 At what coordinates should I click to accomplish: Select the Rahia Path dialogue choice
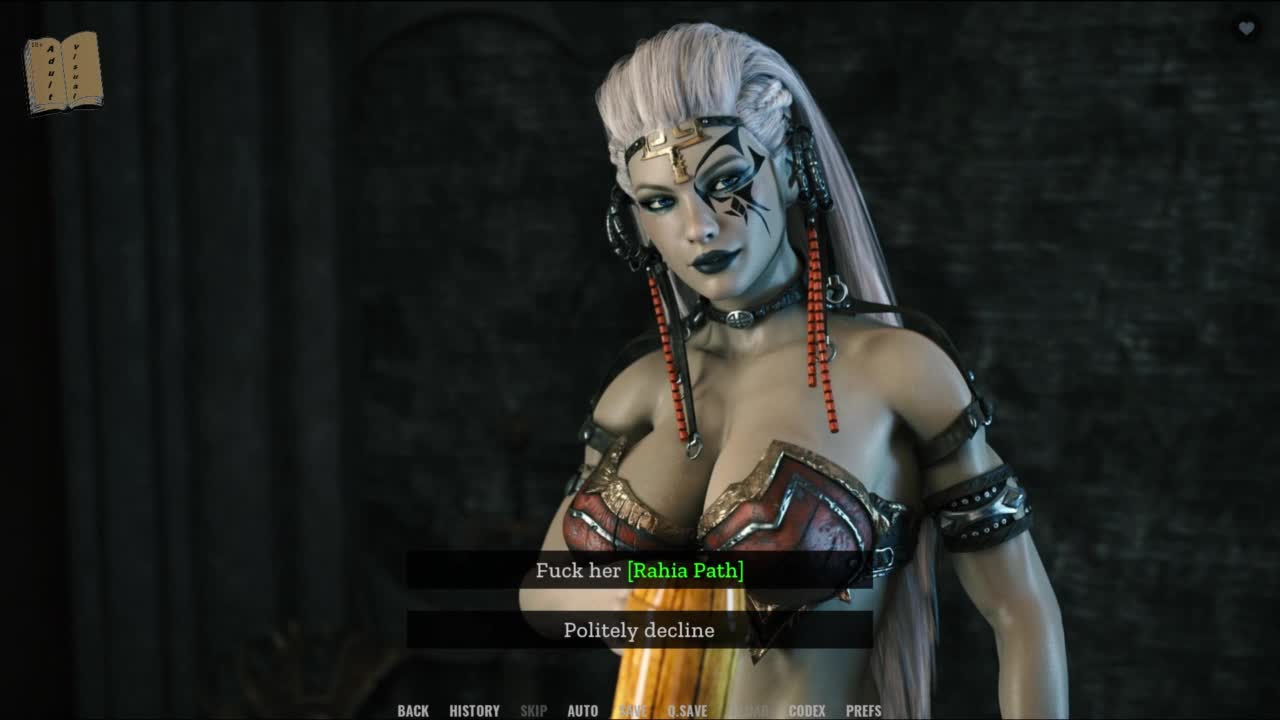(x=639, y=571)
